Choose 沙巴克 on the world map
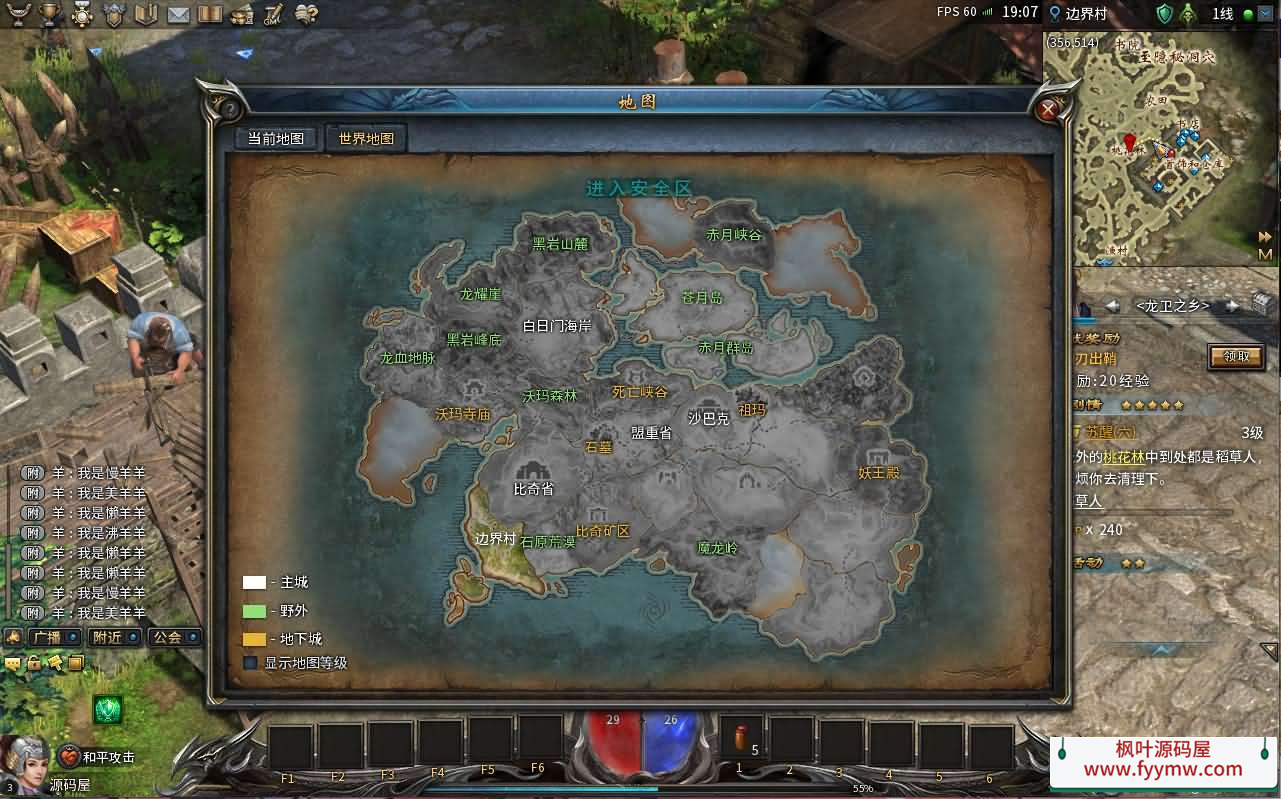Viewport: 1281px width, 799px height. [x=708, y=419]
